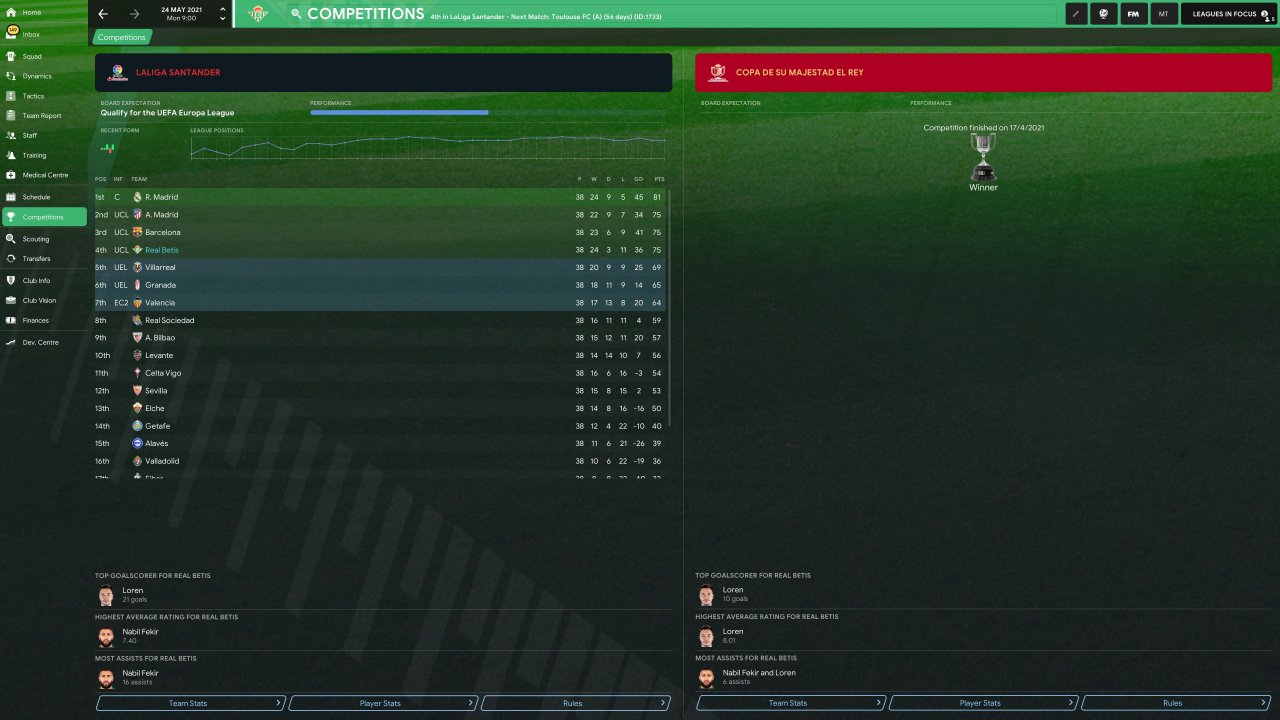Open the Finances screen
The image size is (1280, 720).
(x=35, y=320)
